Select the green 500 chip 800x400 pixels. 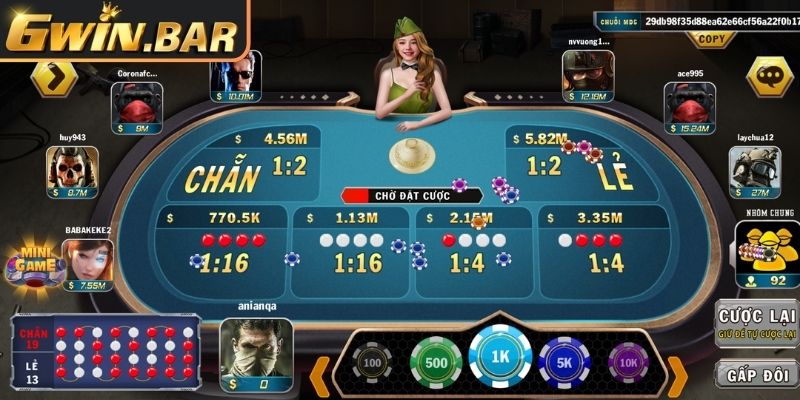point(436,362)
